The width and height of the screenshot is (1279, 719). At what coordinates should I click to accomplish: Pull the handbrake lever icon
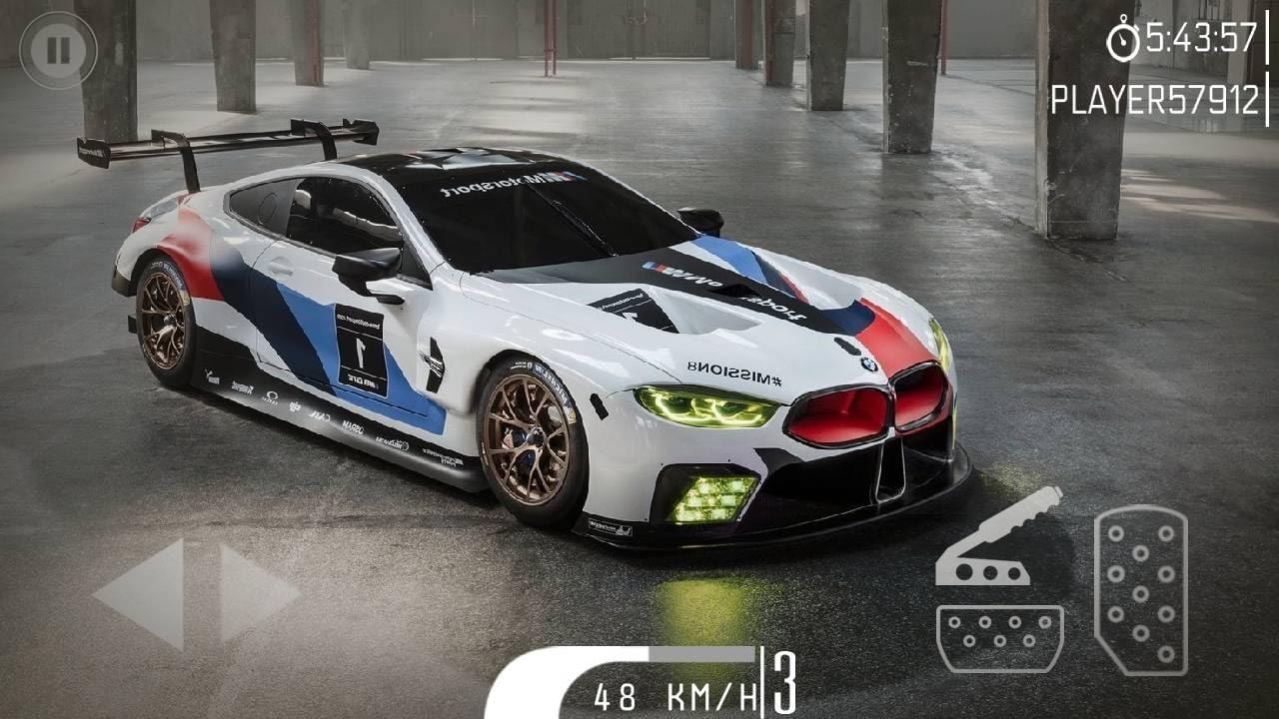[x=996, y=538]
